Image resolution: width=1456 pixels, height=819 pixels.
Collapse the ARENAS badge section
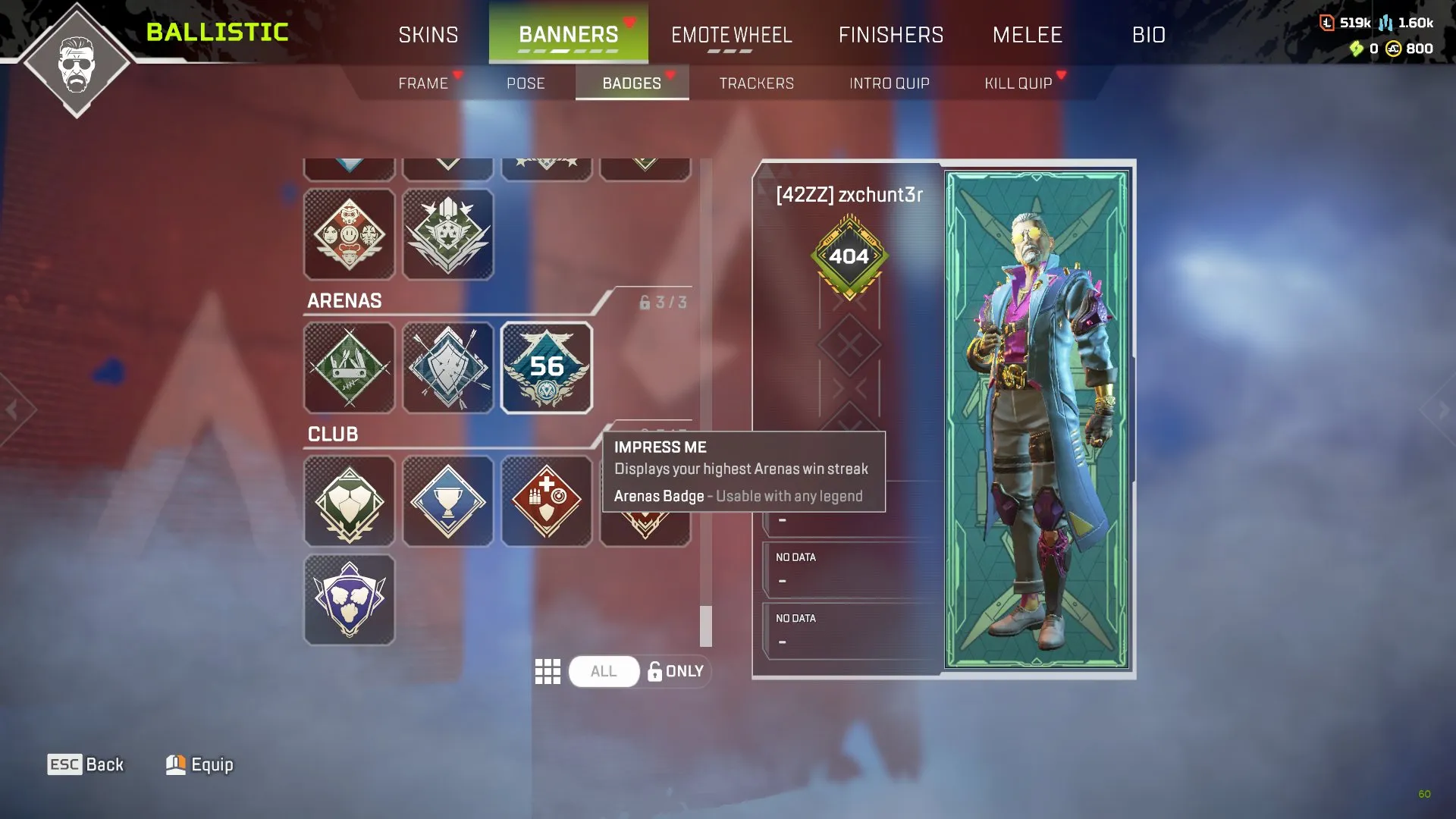pyautogui.click(x=344, y=300)
